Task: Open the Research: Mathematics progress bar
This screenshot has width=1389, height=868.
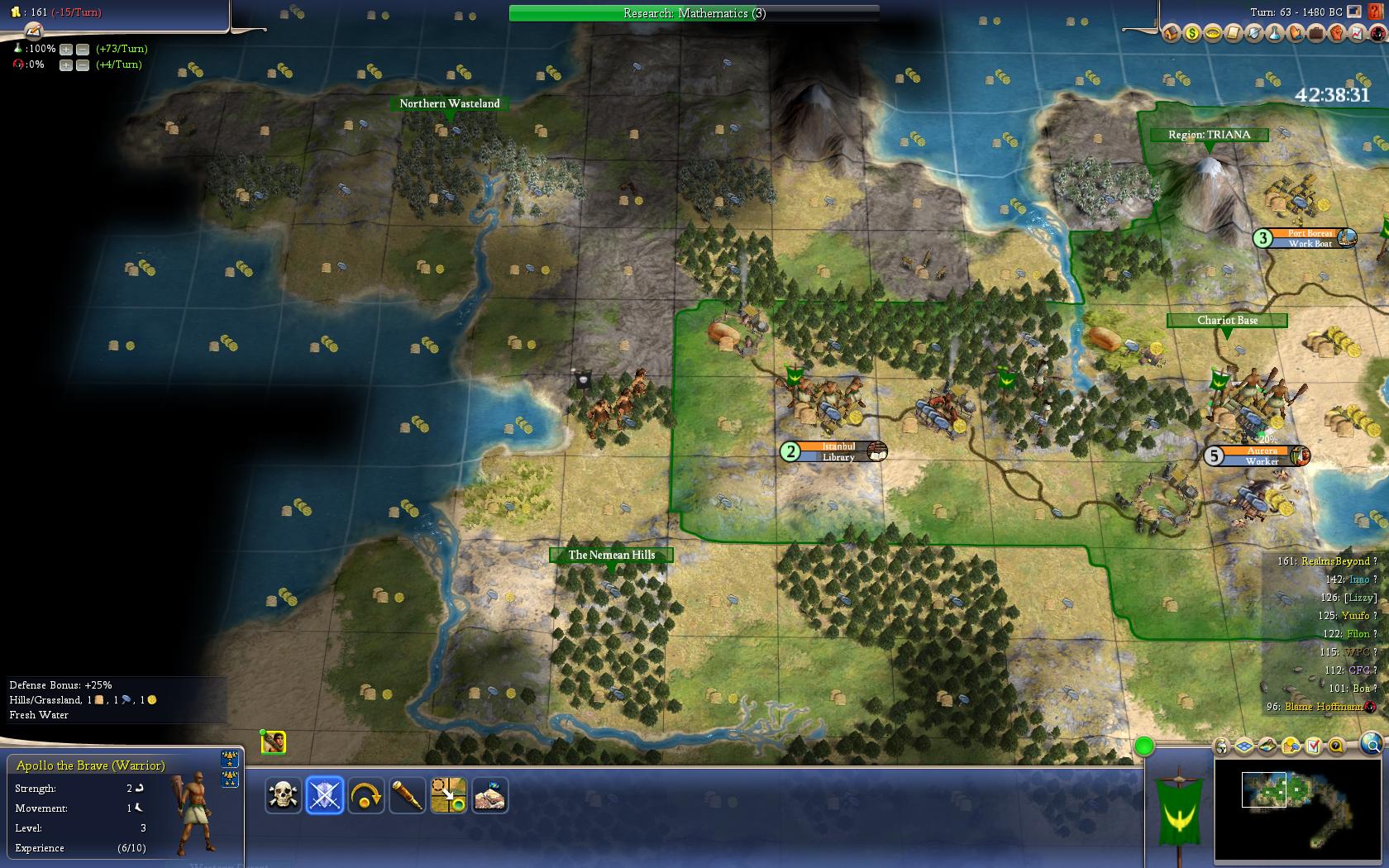Action: click(694, 13)
